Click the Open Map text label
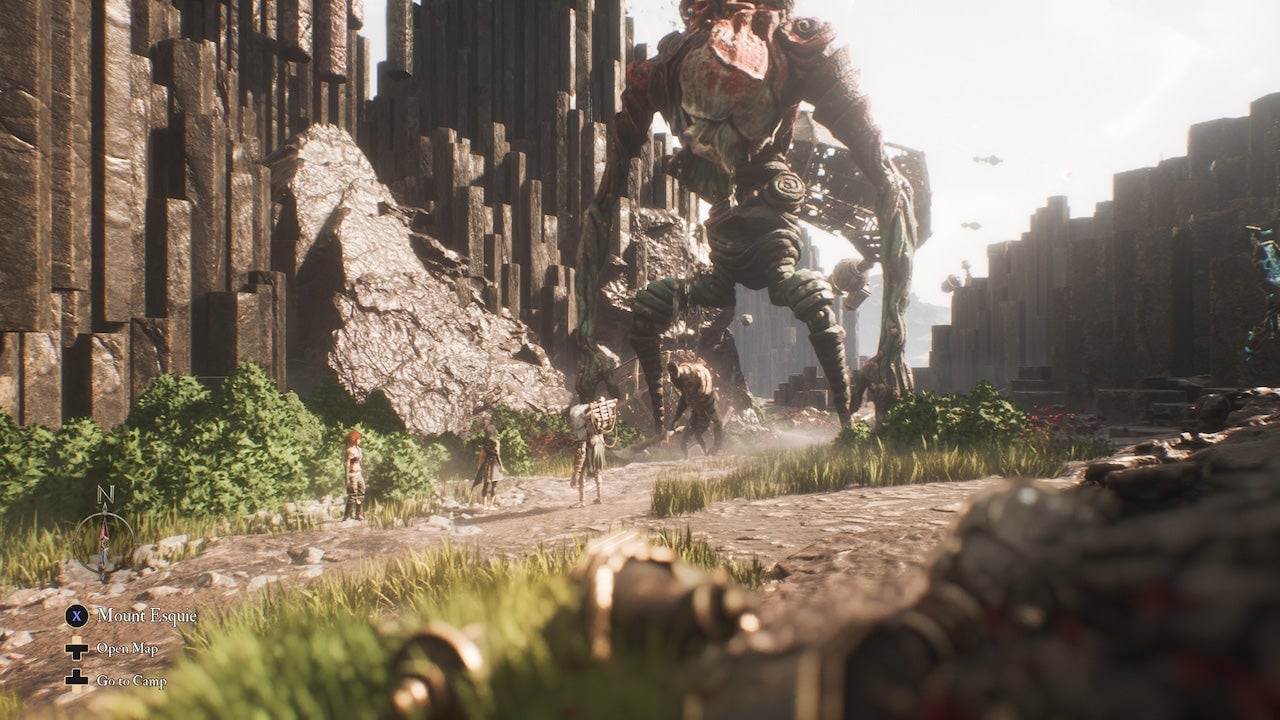This screenshot has width=1280, height=720. point(128,648)
